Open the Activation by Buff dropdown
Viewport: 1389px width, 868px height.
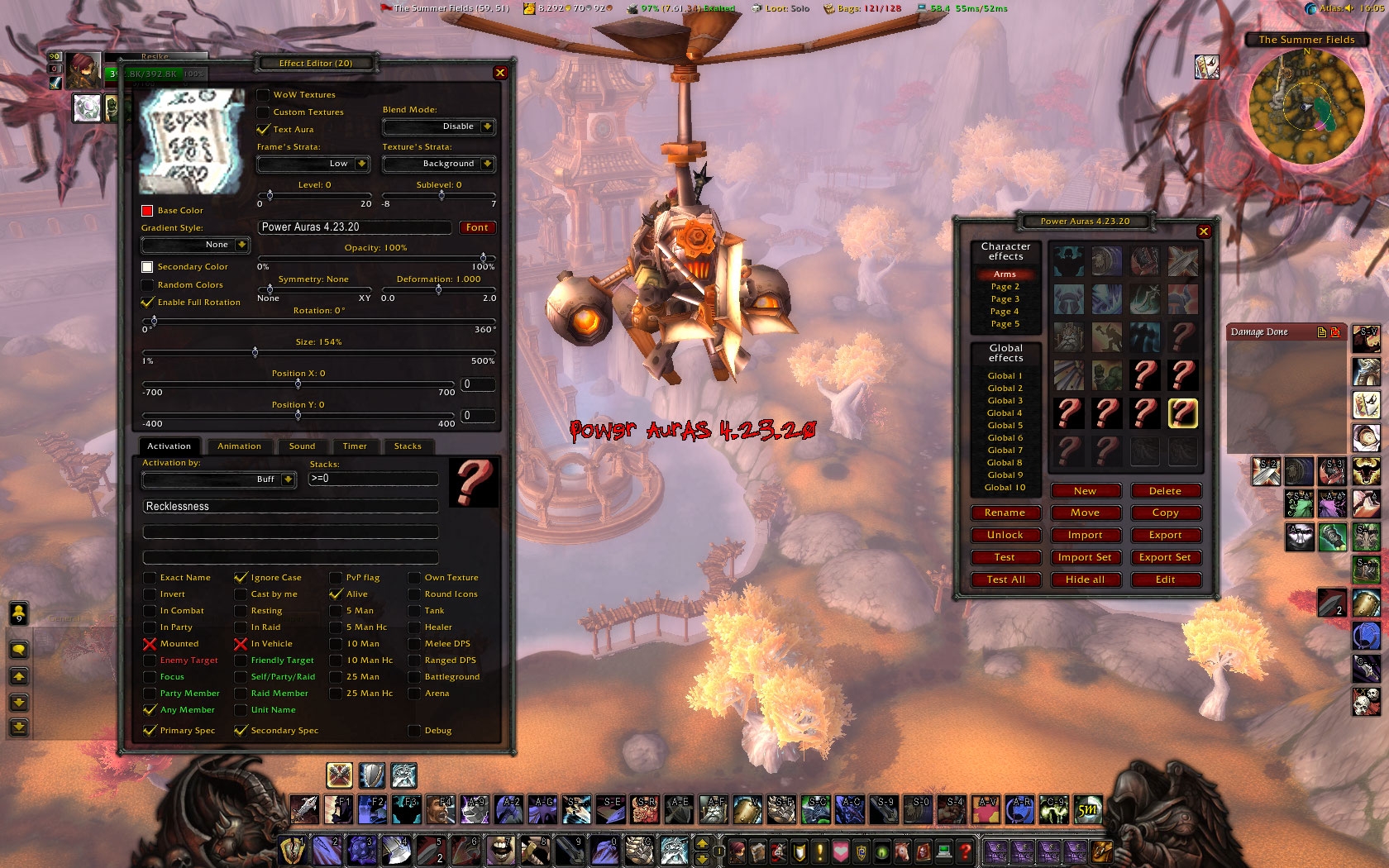(x=288, y=479)
